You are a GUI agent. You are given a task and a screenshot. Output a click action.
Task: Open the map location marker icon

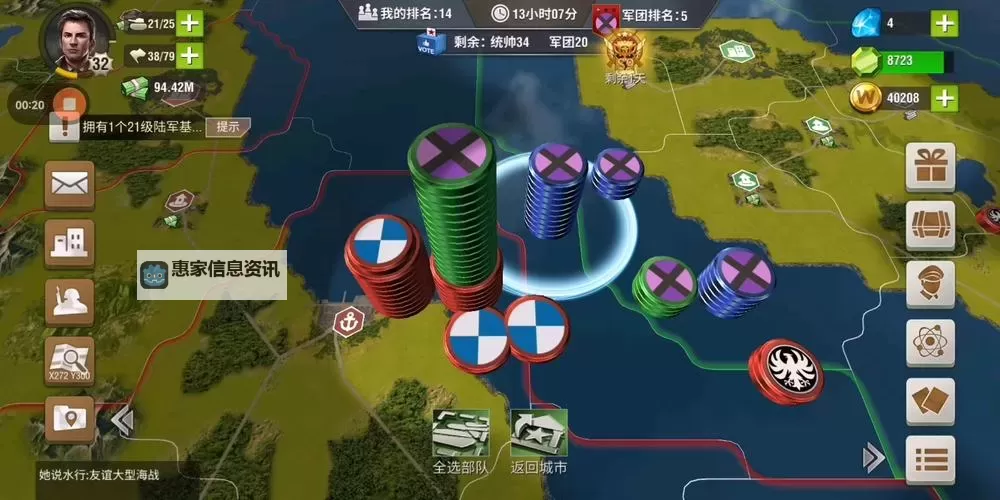[x=70, y=418]
